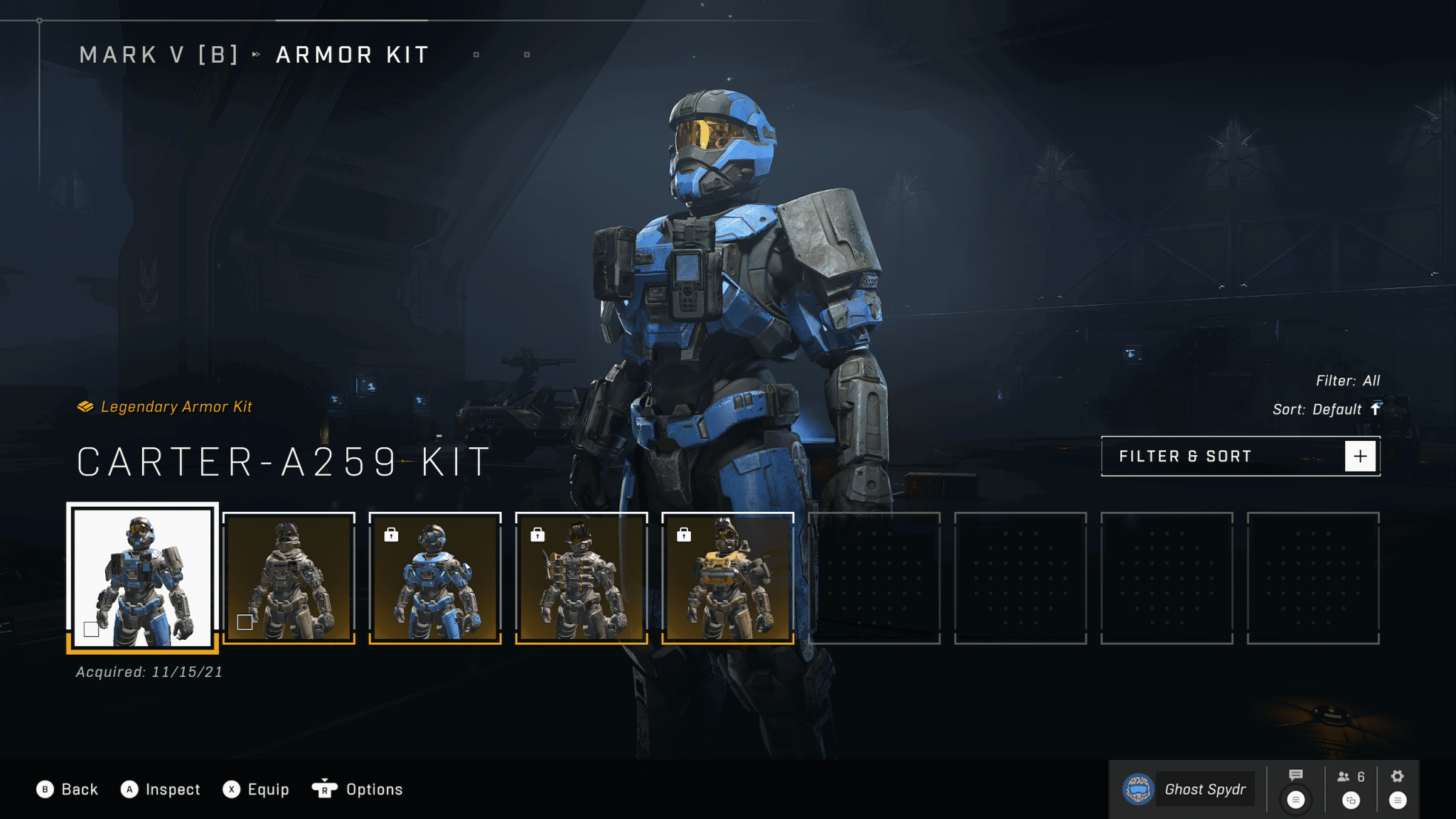Open the Ghost Spydr player card
This screenshot has height=819, width=1456.
(x=1186, y=789)
